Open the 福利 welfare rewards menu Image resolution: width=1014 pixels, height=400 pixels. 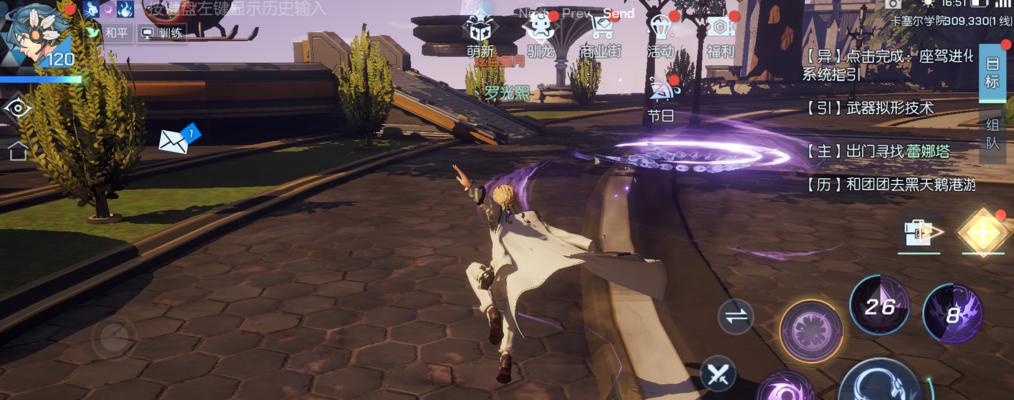720,34
